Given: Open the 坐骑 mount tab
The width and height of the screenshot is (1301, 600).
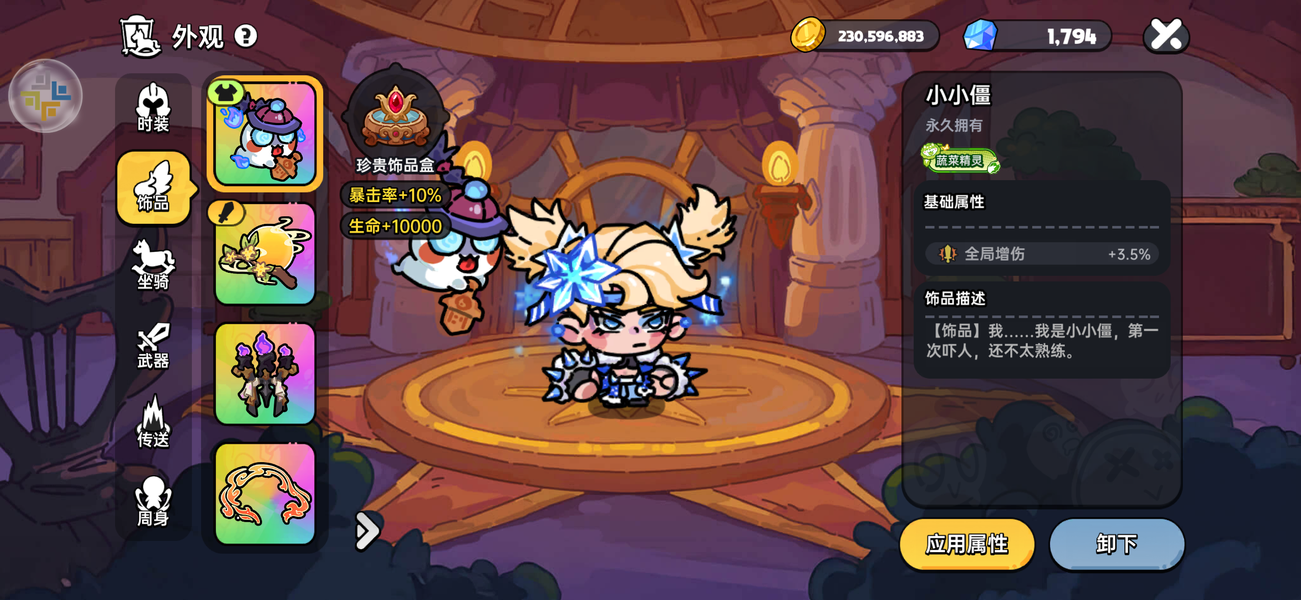Looking at the screenshot, I should [153, 266].
